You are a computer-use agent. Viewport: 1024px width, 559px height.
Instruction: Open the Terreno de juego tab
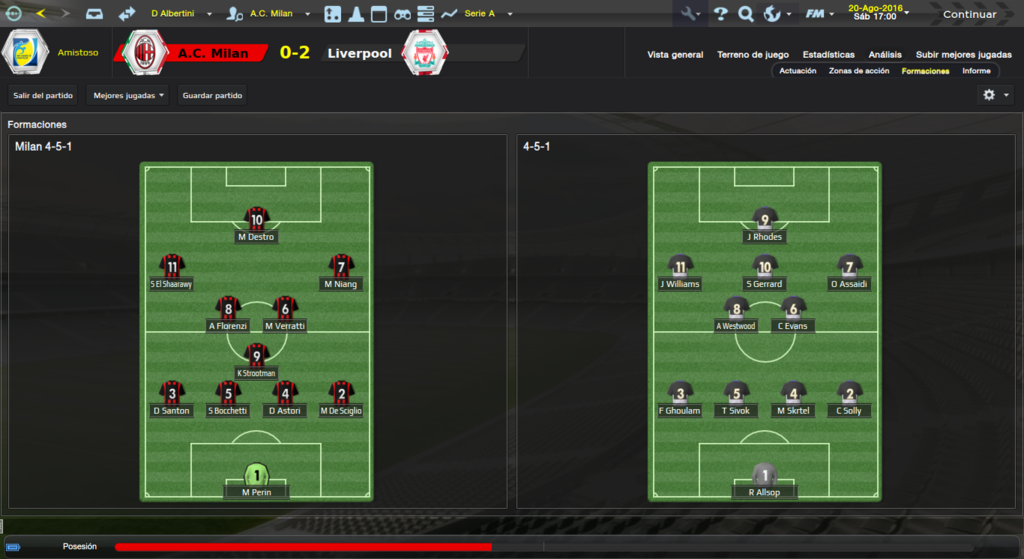point(753,55)
